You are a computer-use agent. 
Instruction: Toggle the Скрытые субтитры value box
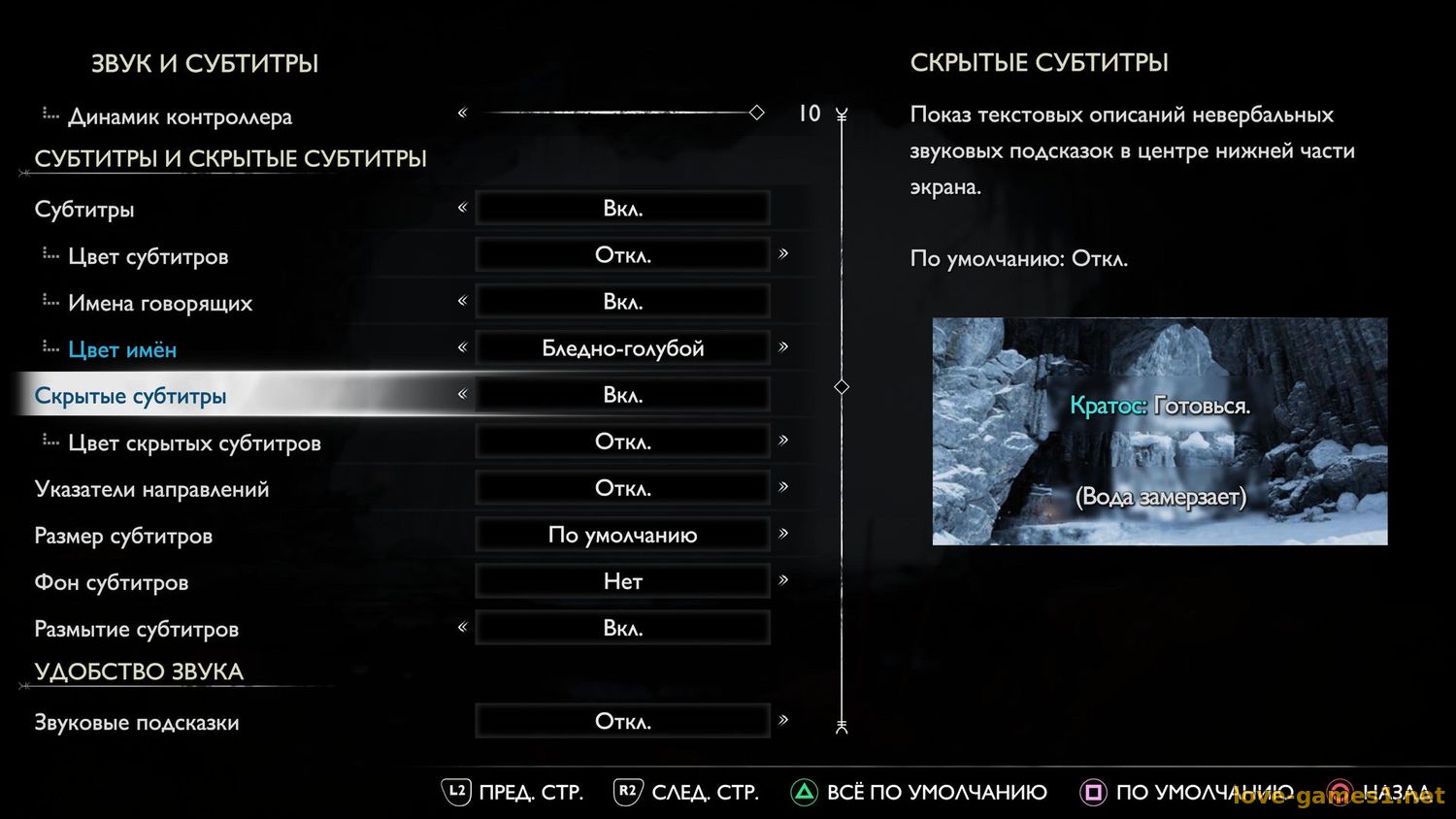point(622,395)
